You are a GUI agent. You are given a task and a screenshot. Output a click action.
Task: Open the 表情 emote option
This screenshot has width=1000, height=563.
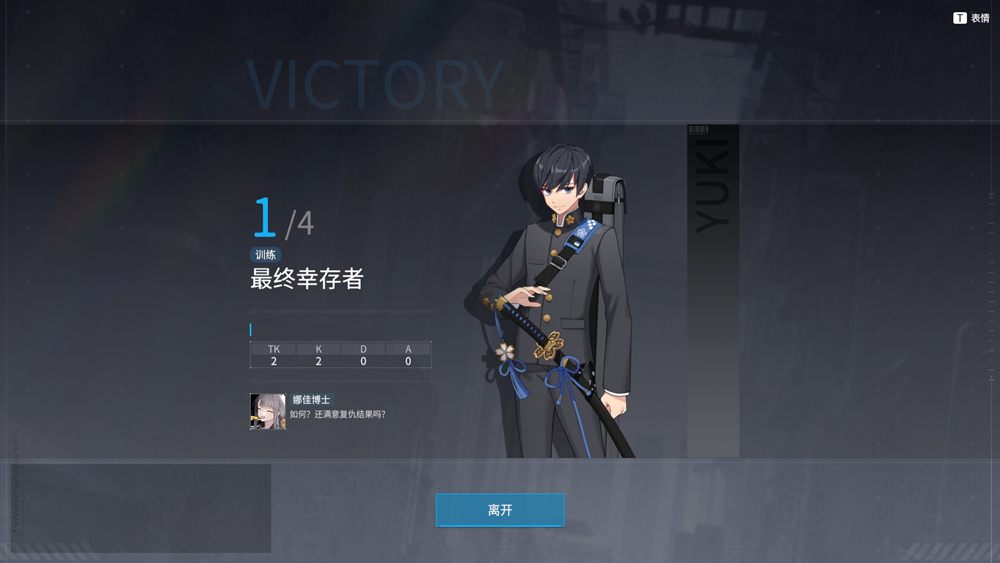point(971,18)
